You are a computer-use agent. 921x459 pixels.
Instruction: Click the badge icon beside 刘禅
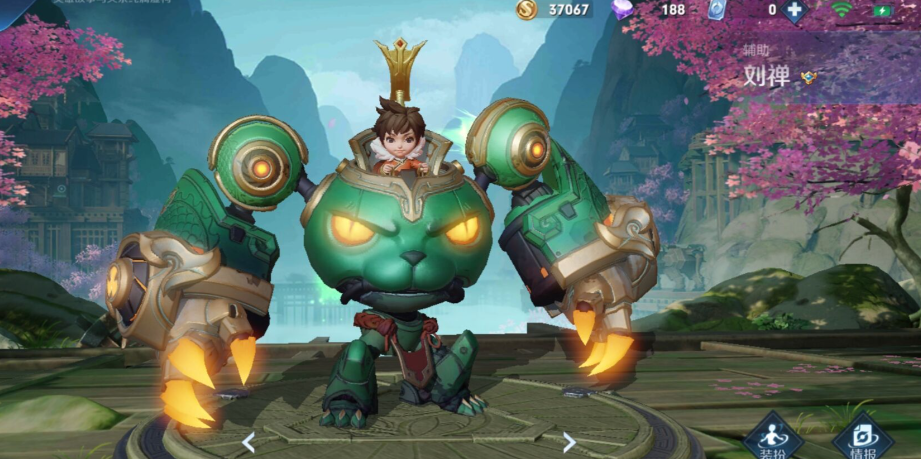(809, 77)
